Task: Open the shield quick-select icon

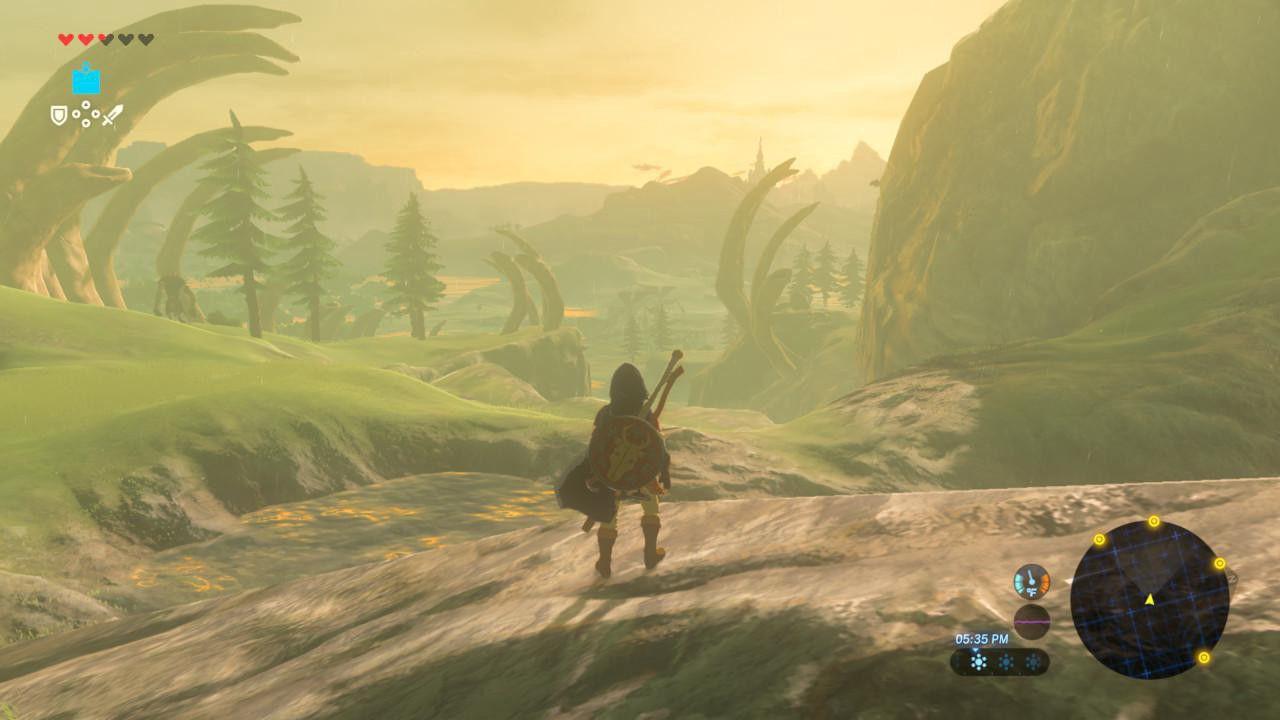Action: click(59, 116)
